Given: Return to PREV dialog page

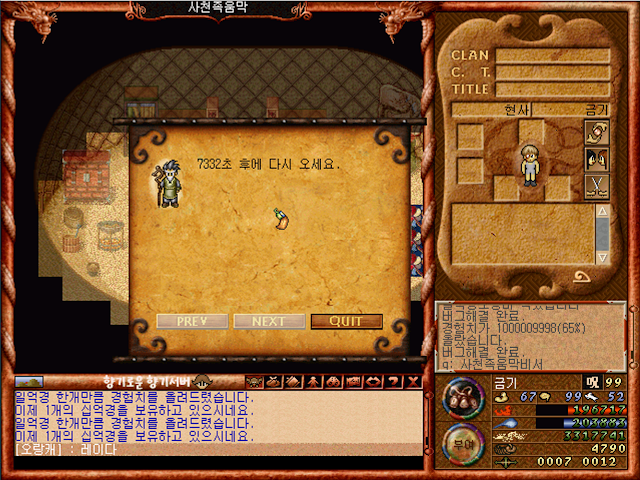Looking at the screenshot, I should tap(191, 322).
